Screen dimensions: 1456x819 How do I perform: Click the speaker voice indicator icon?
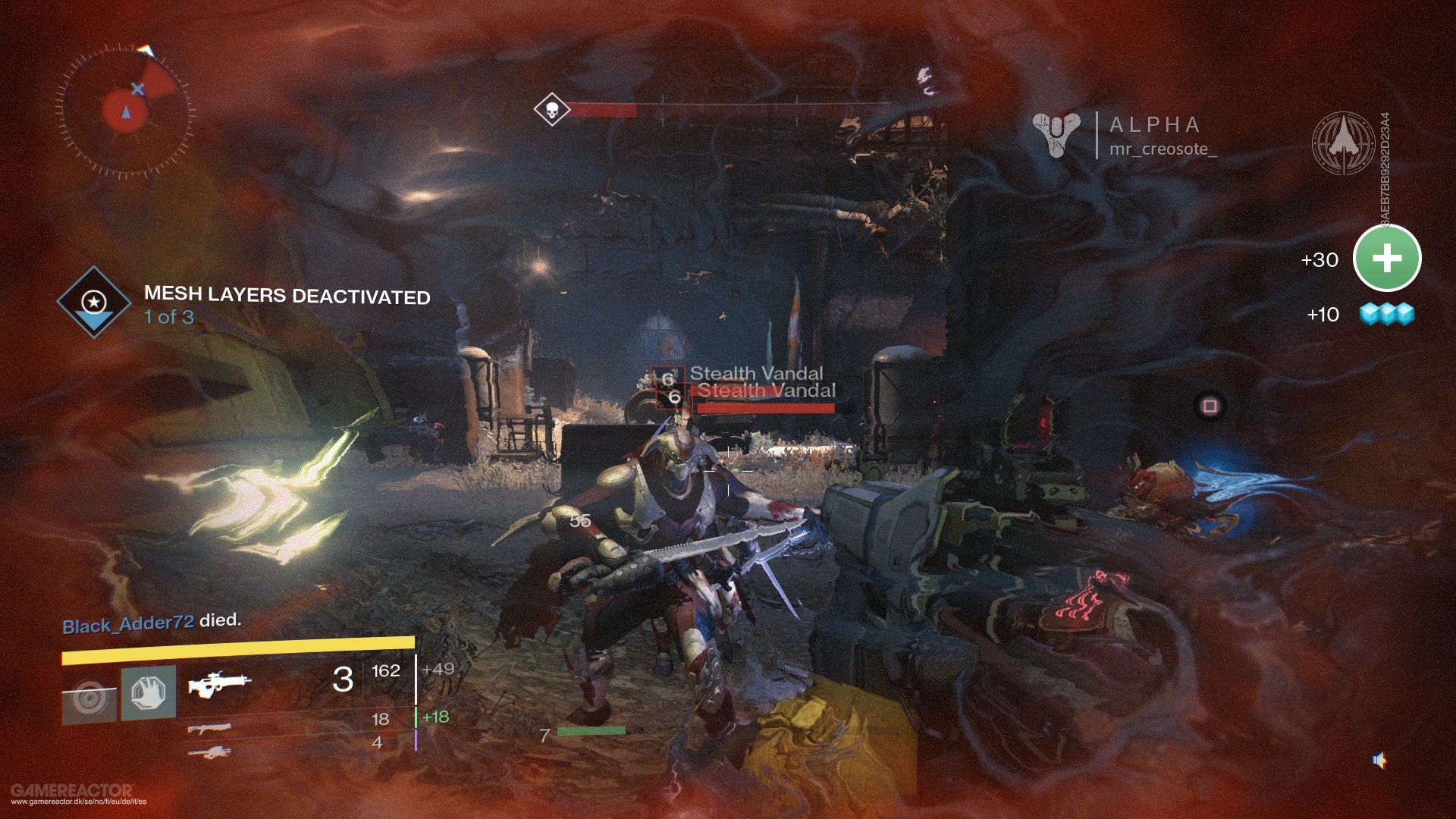(x=1379, y=760)
